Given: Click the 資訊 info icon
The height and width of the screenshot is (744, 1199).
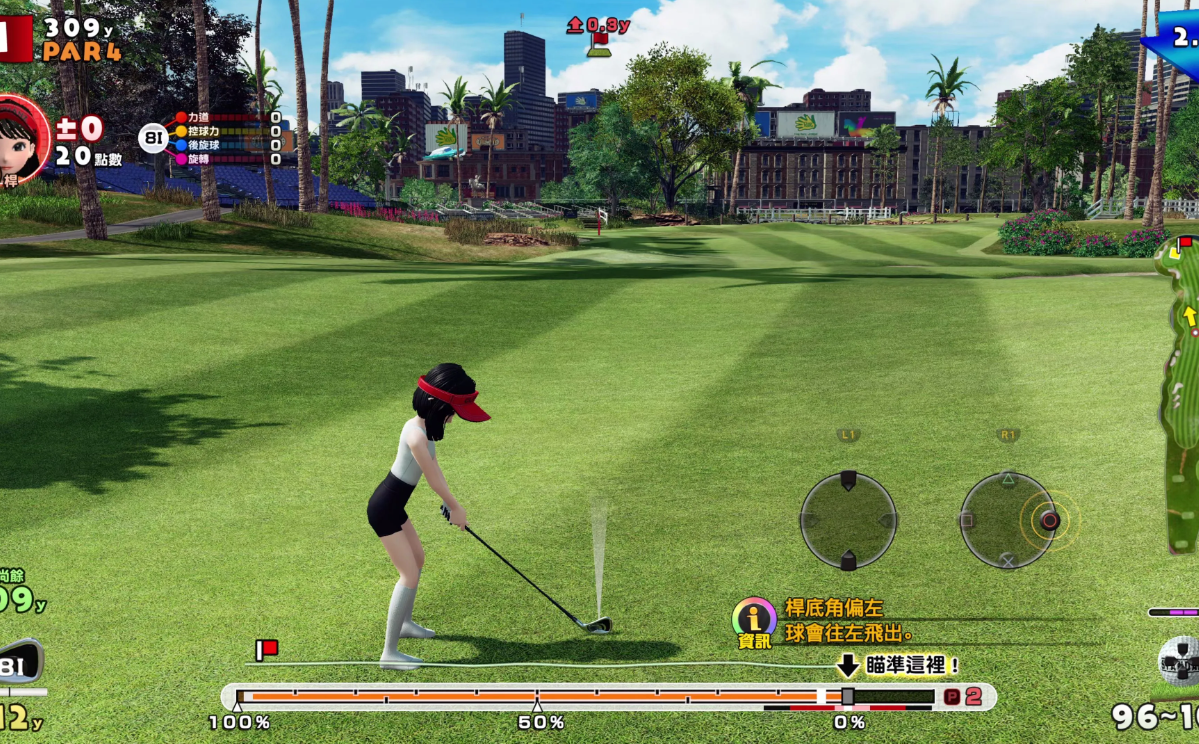Looking at the screenshot, I should click(753, 622).
